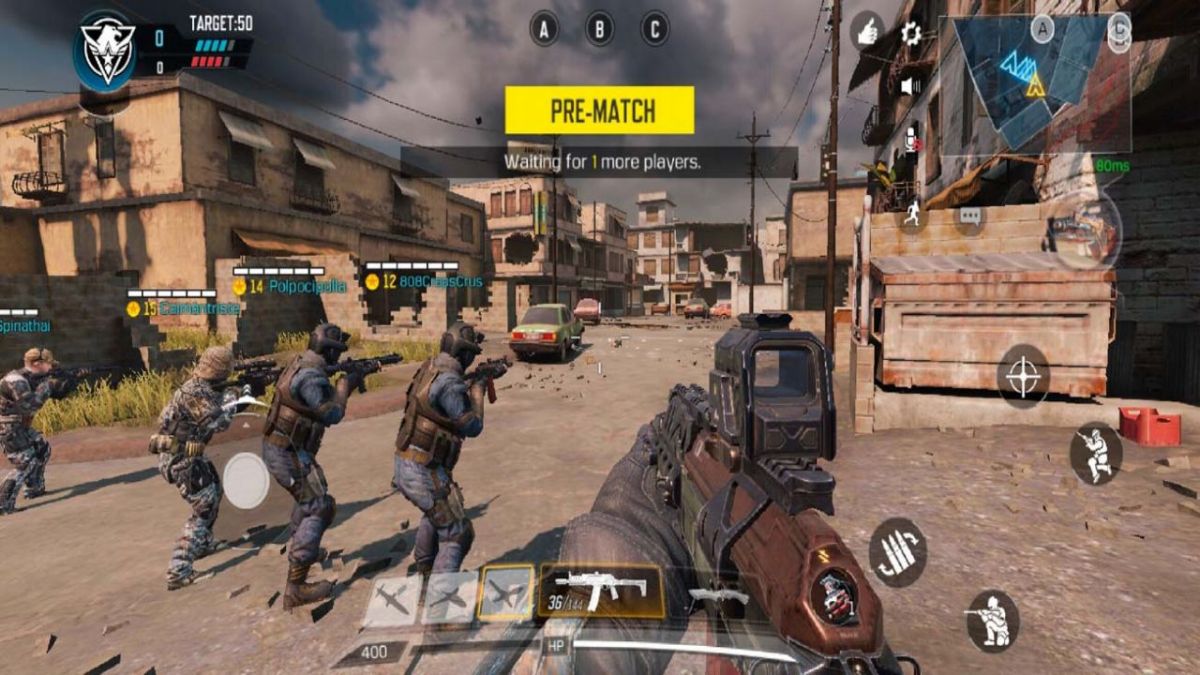Tap the thumbs-up like icon
This screenshot has height=675, width=1200.
(867, 32)
